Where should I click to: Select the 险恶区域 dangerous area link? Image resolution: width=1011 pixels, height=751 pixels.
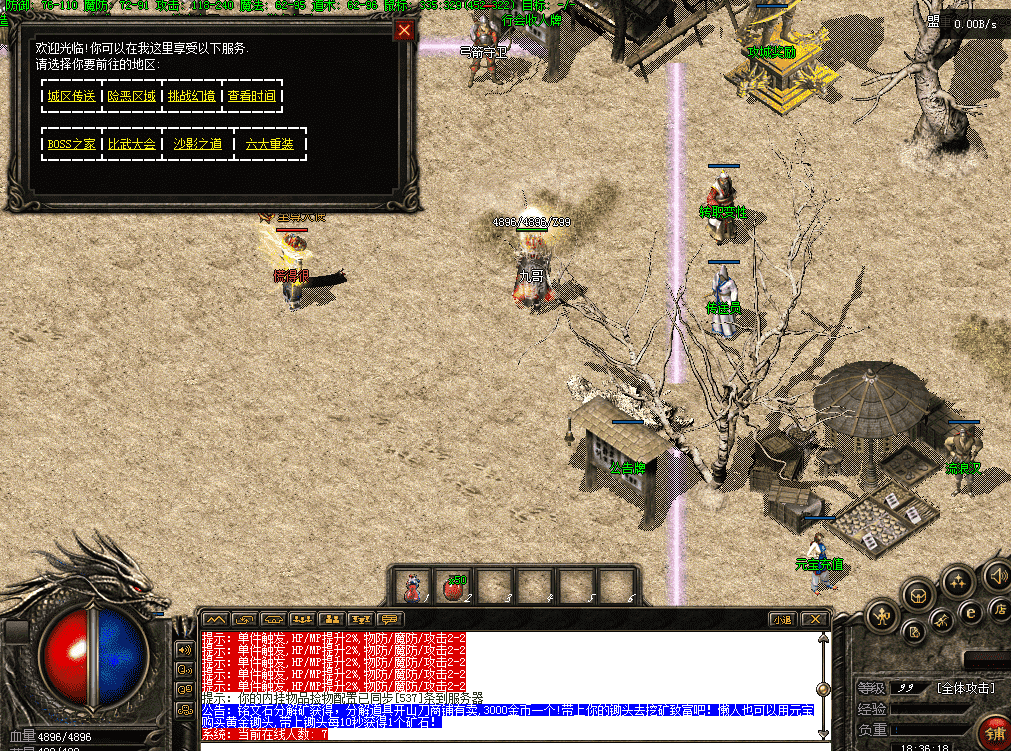(131, 96)
